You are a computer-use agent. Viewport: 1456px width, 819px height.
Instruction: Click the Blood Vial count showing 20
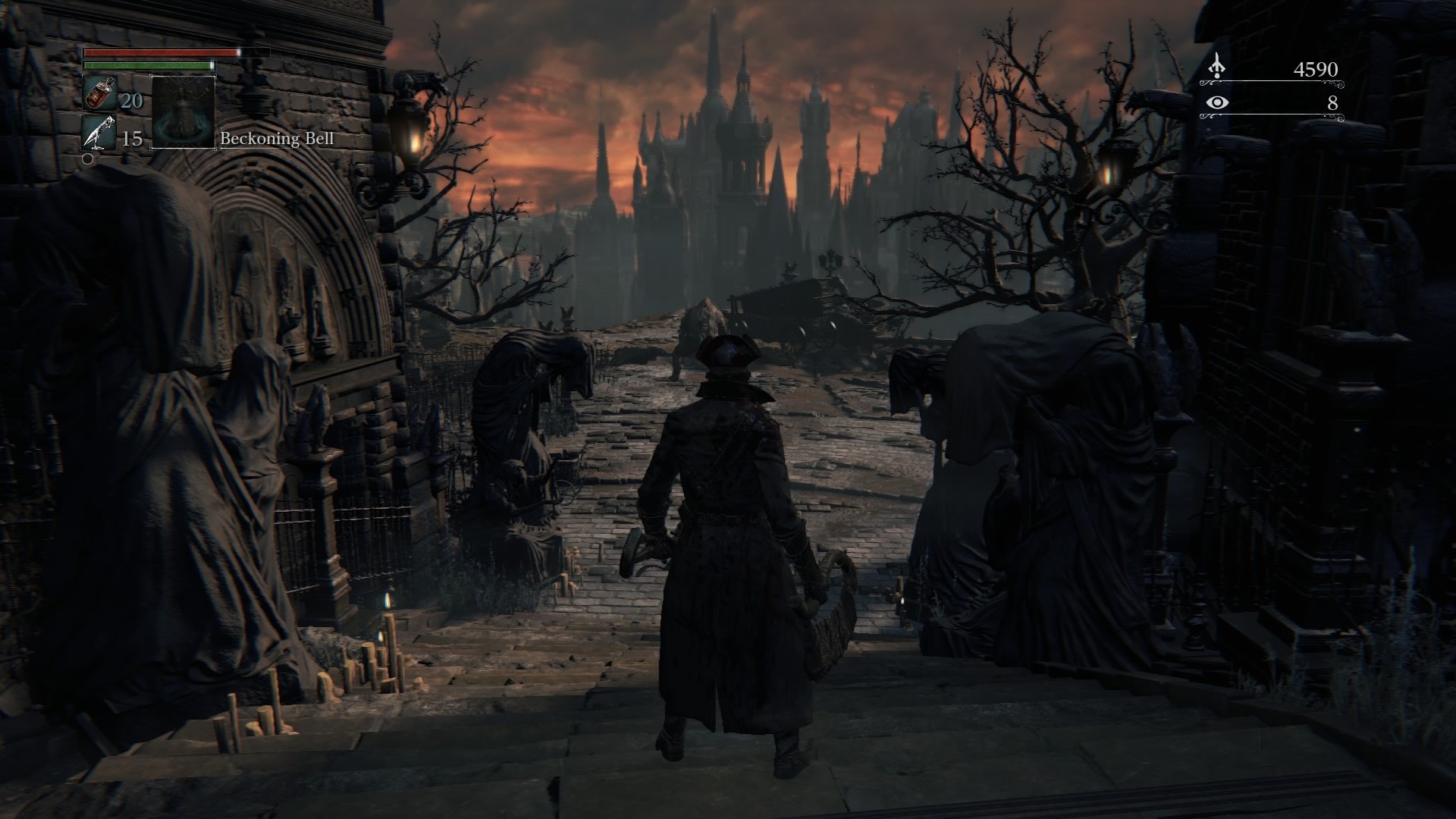130,99
